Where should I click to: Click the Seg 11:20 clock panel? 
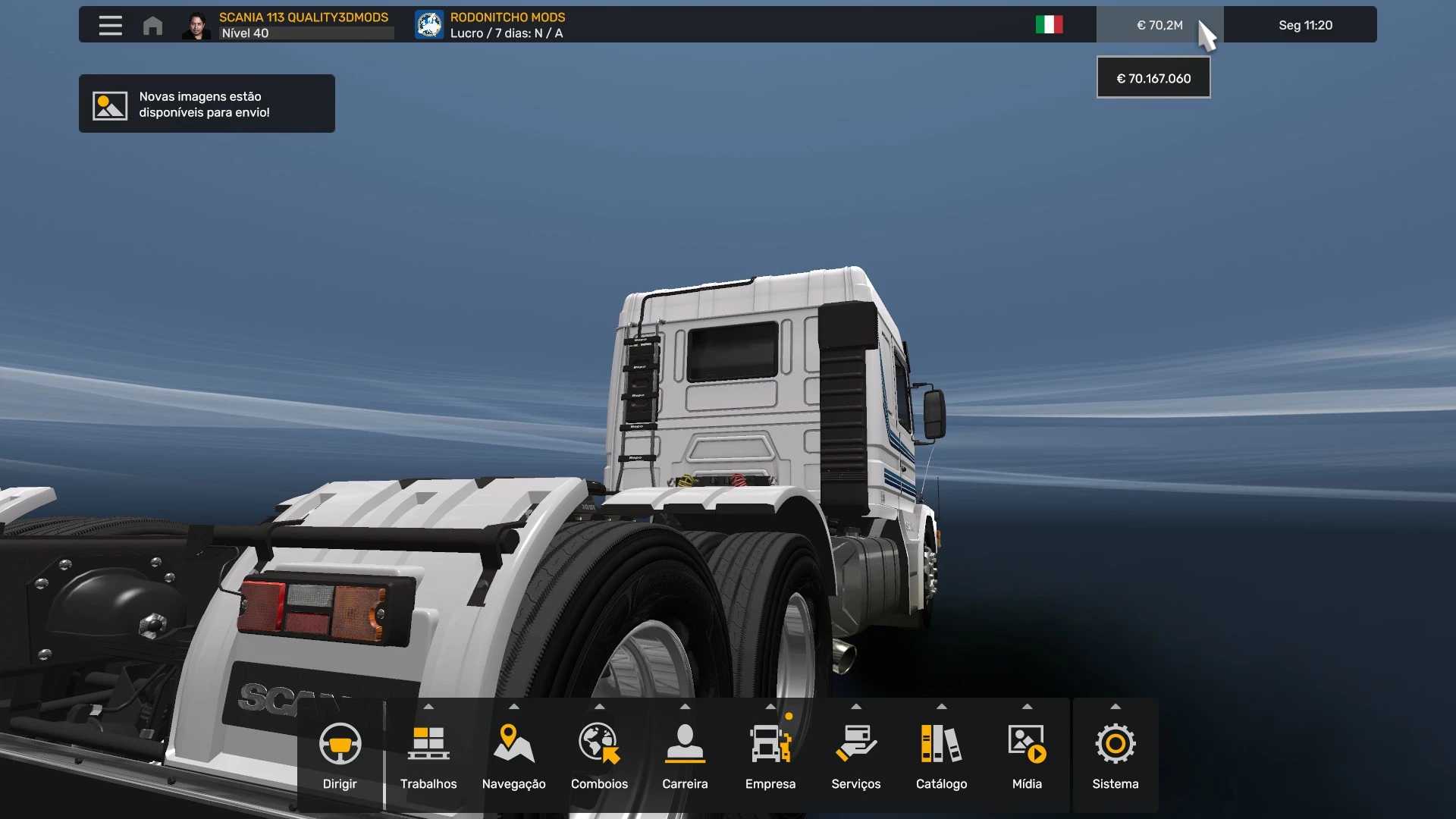[x=1304, y=25]
